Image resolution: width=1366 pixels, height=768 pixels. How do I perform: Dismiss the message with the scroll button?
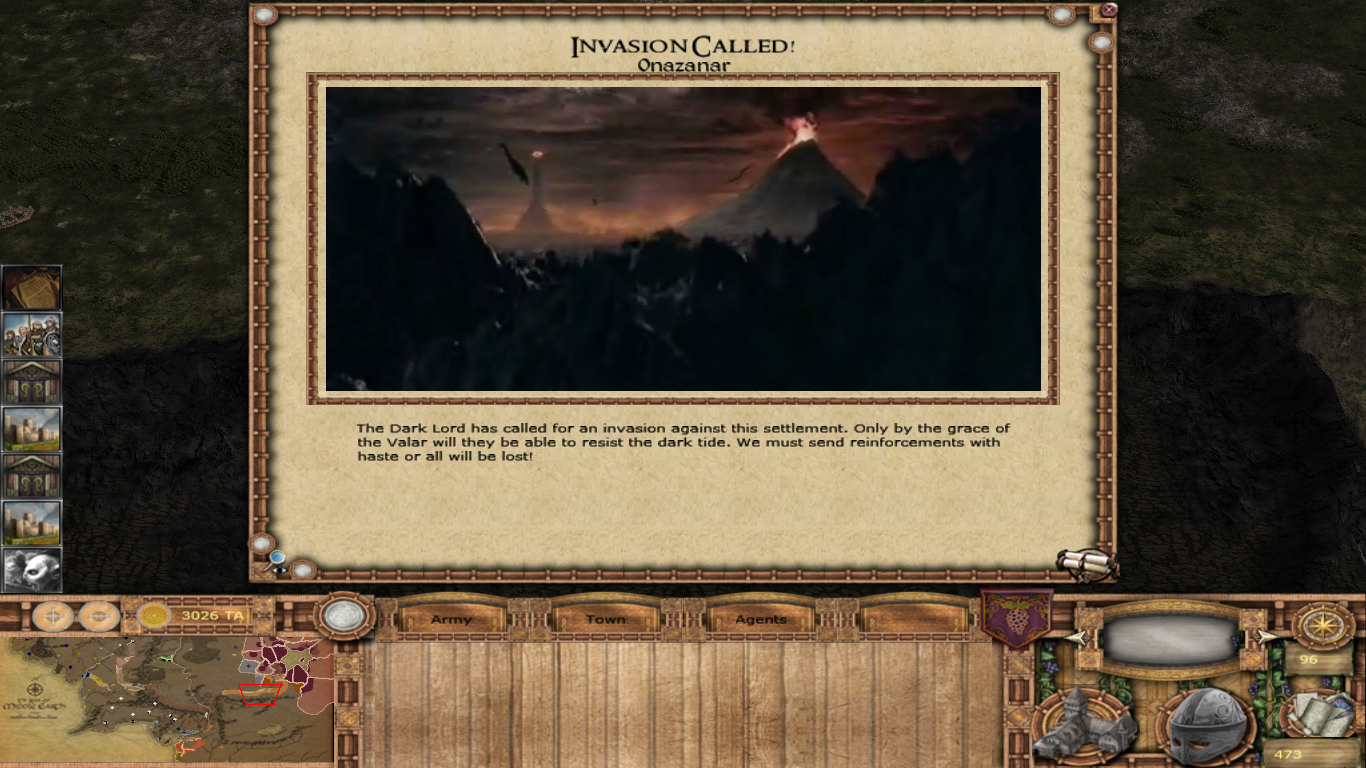click(x=1086, y=563)
